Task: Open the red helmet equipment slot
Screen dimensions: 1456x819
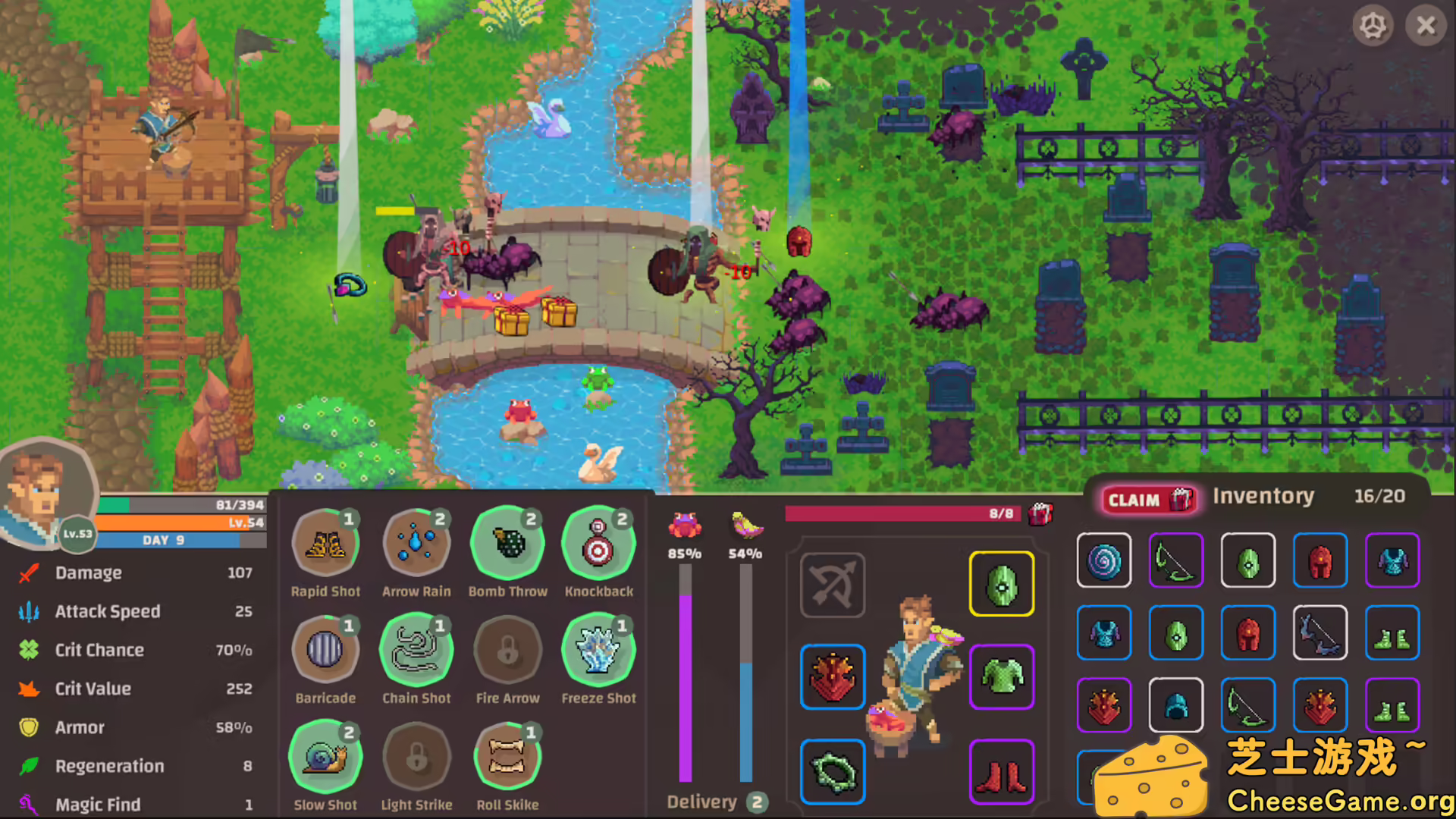Action: click(832, 677)
